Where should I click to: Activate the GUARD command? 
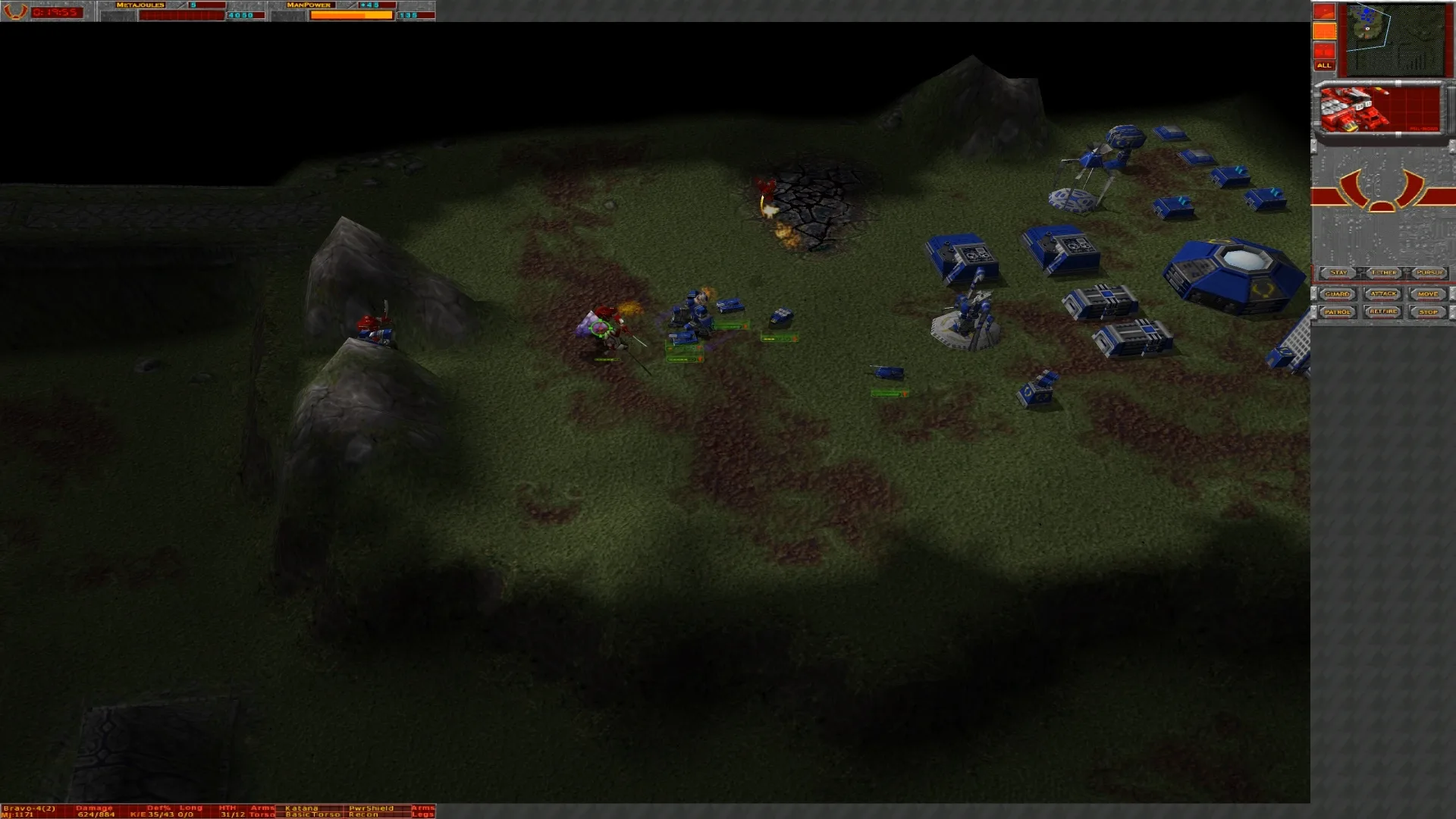point(1338,293)
